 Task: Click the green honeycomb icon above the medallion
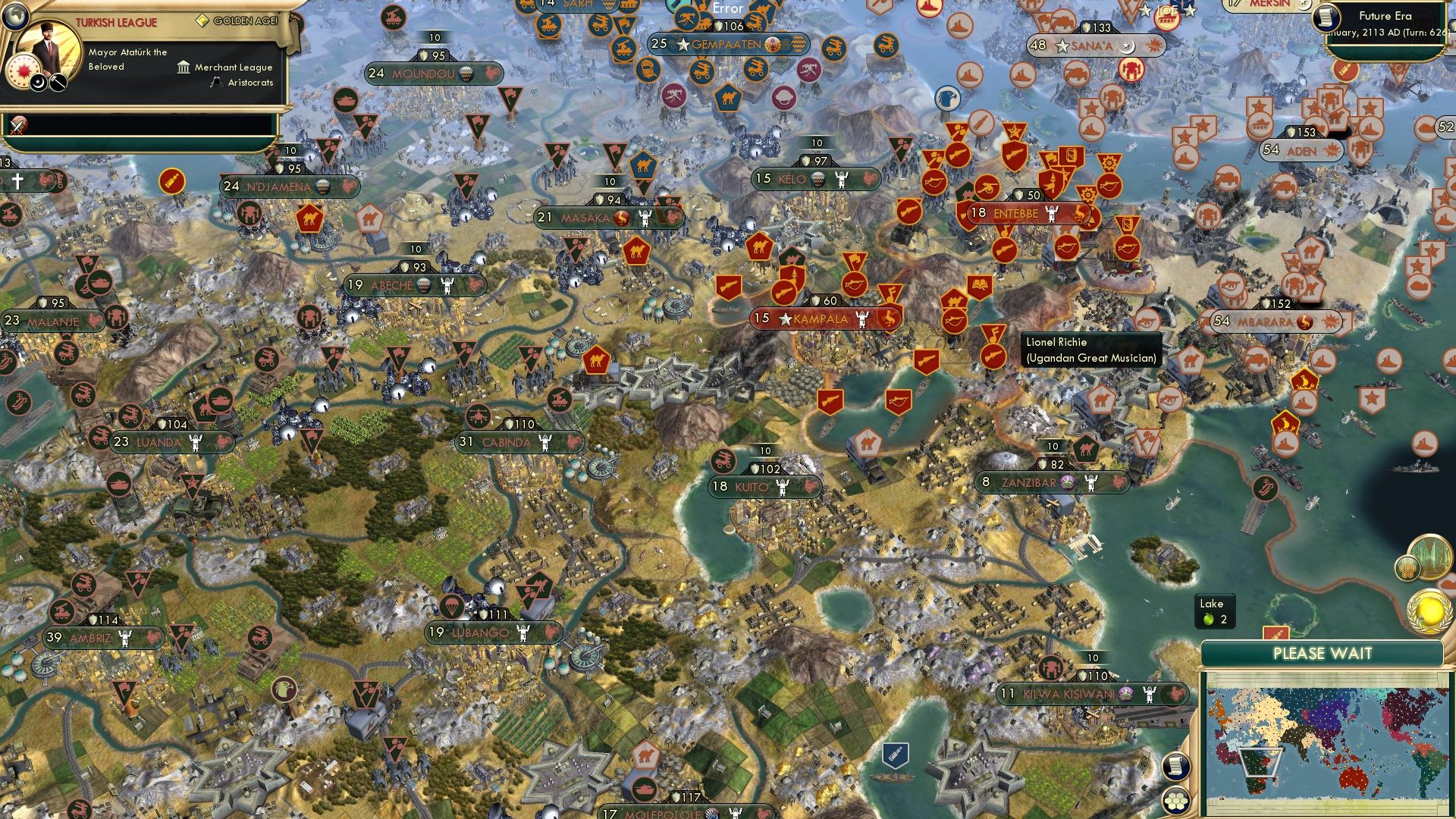(1407, 568)
